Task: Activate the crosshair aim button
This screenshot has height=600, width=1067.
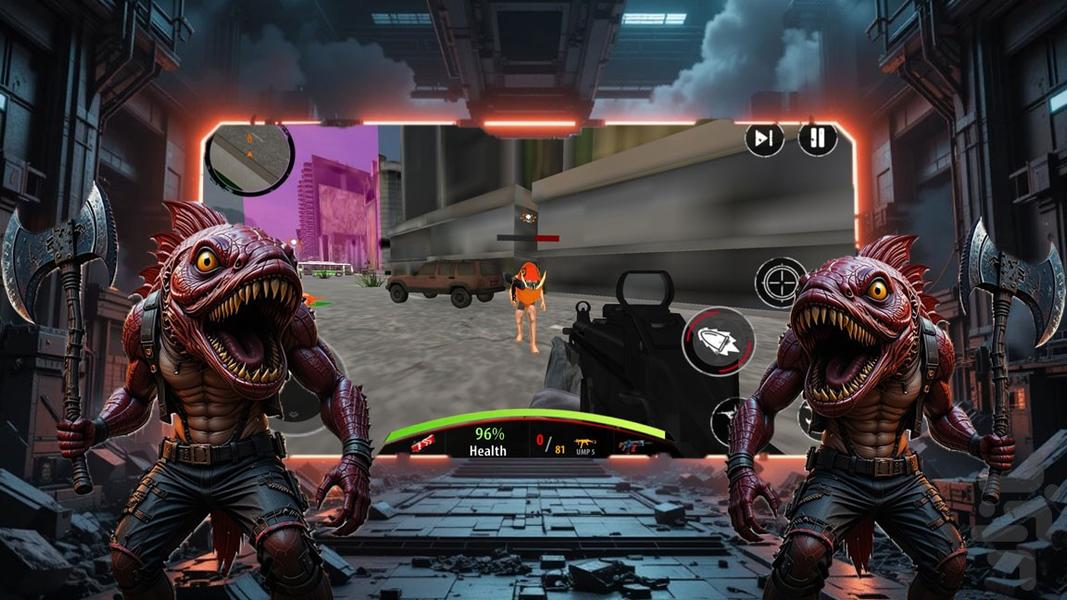Action: tap(780, 282)
